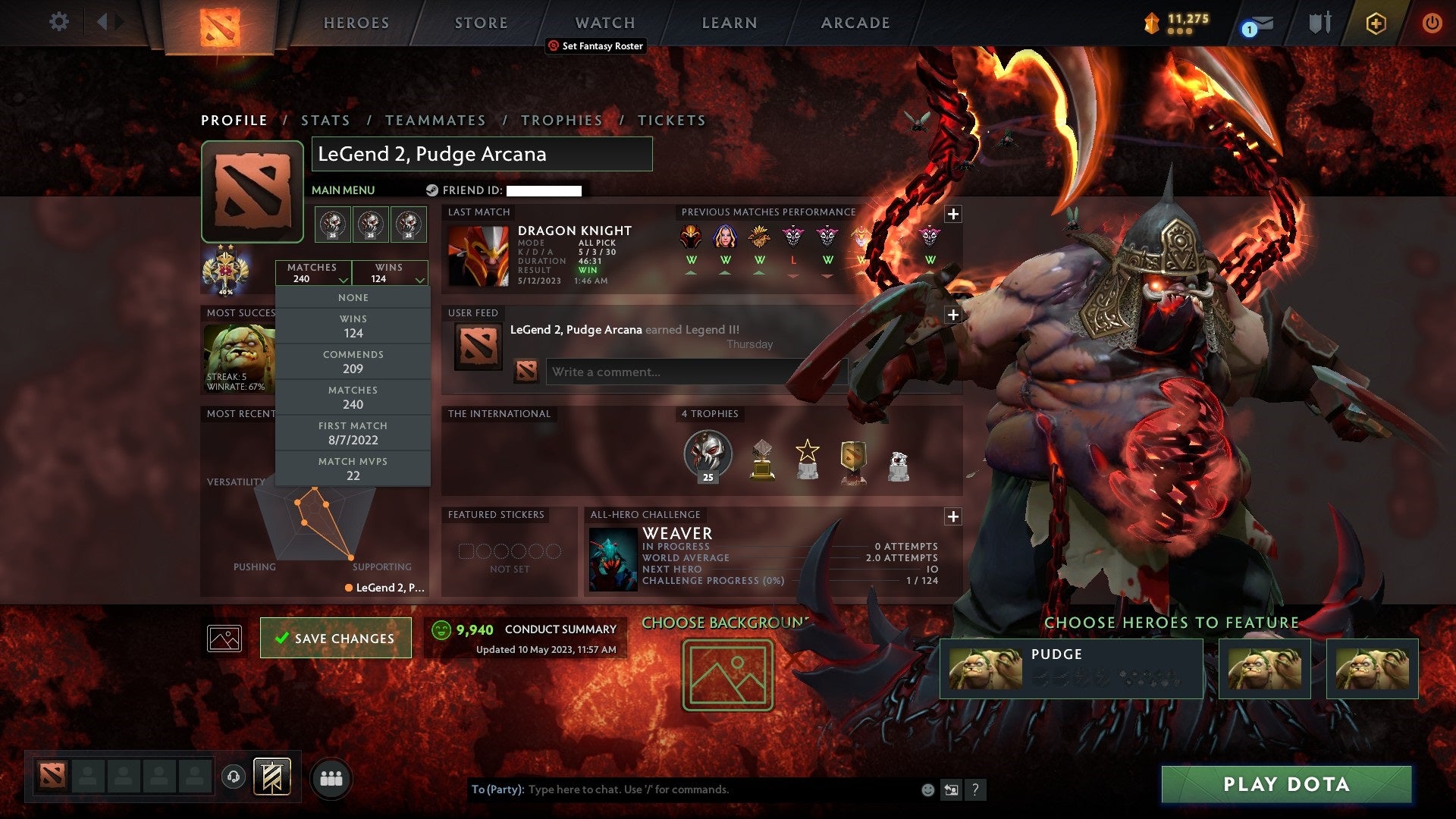Viewport: 1456px width, 819px height.
Task: Open the settings gear icon
Action: click(59, 22)
